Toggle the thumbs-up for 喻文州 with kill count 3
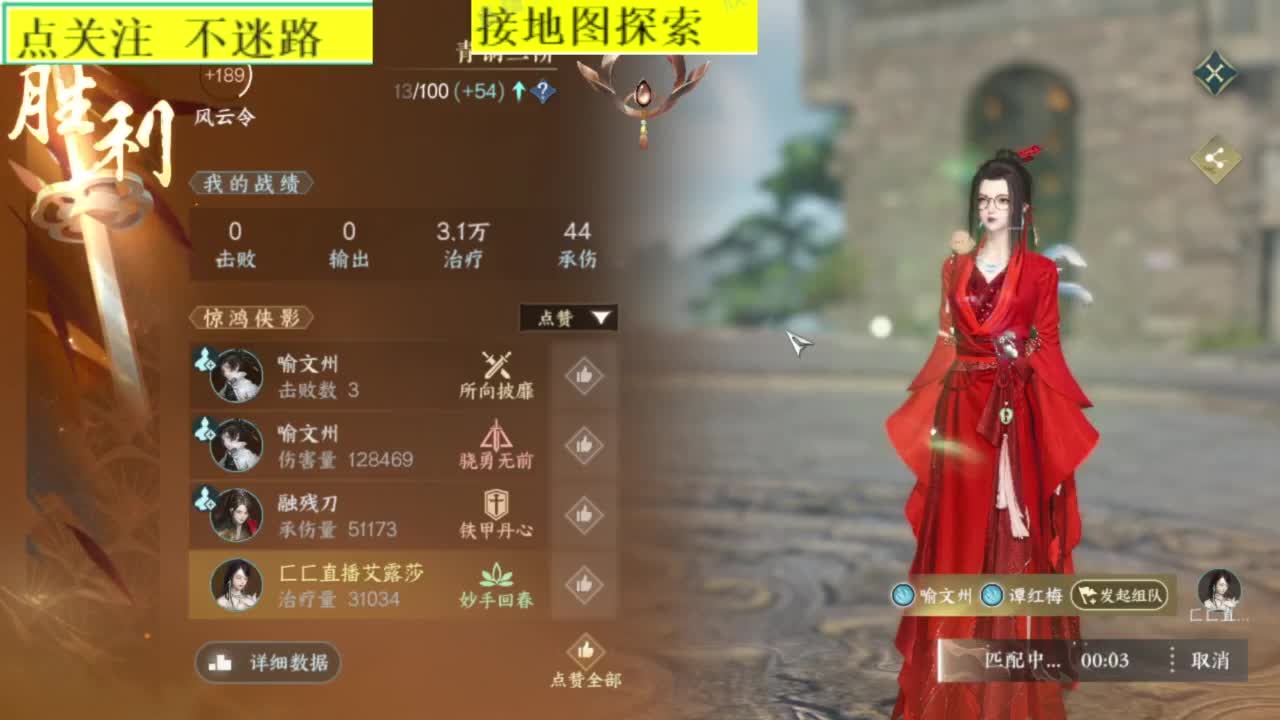This screenshot has height=720, width=1280. [585, 373]
